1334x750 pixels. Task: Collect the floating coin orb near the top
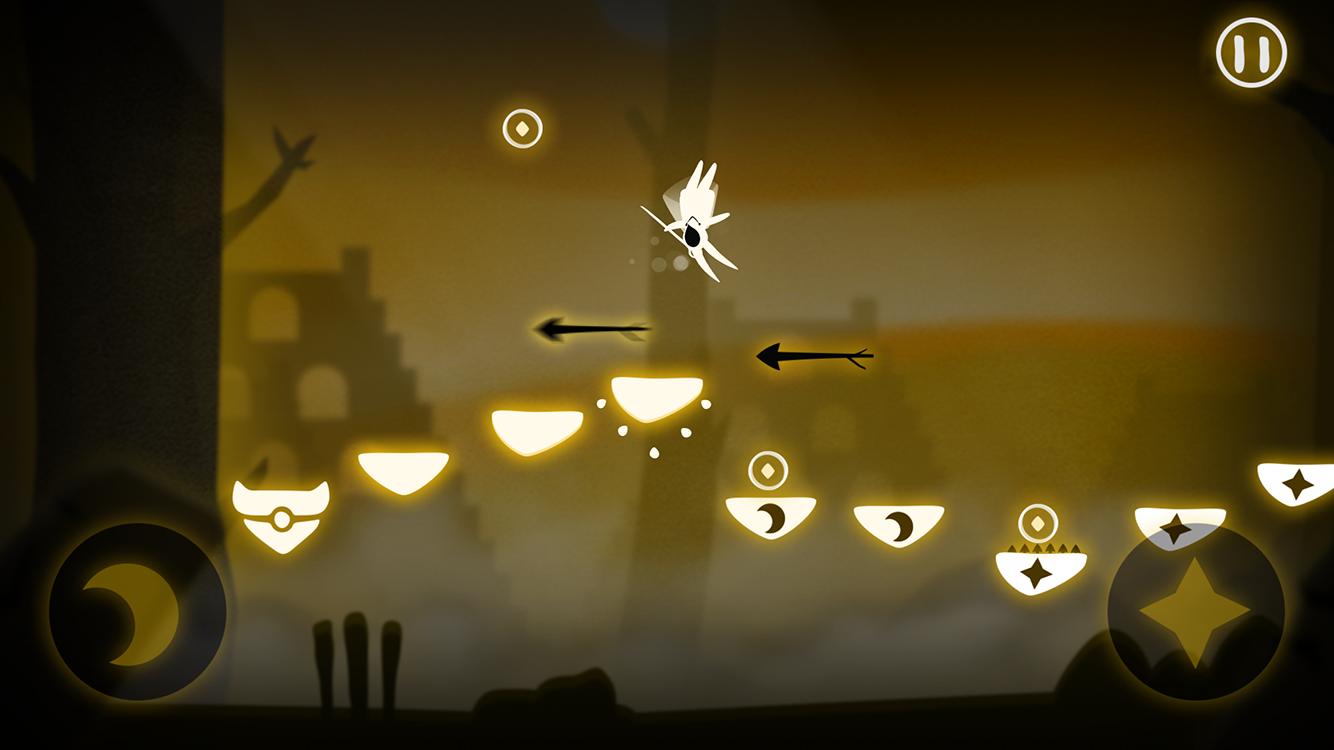(x=523, y=127)
